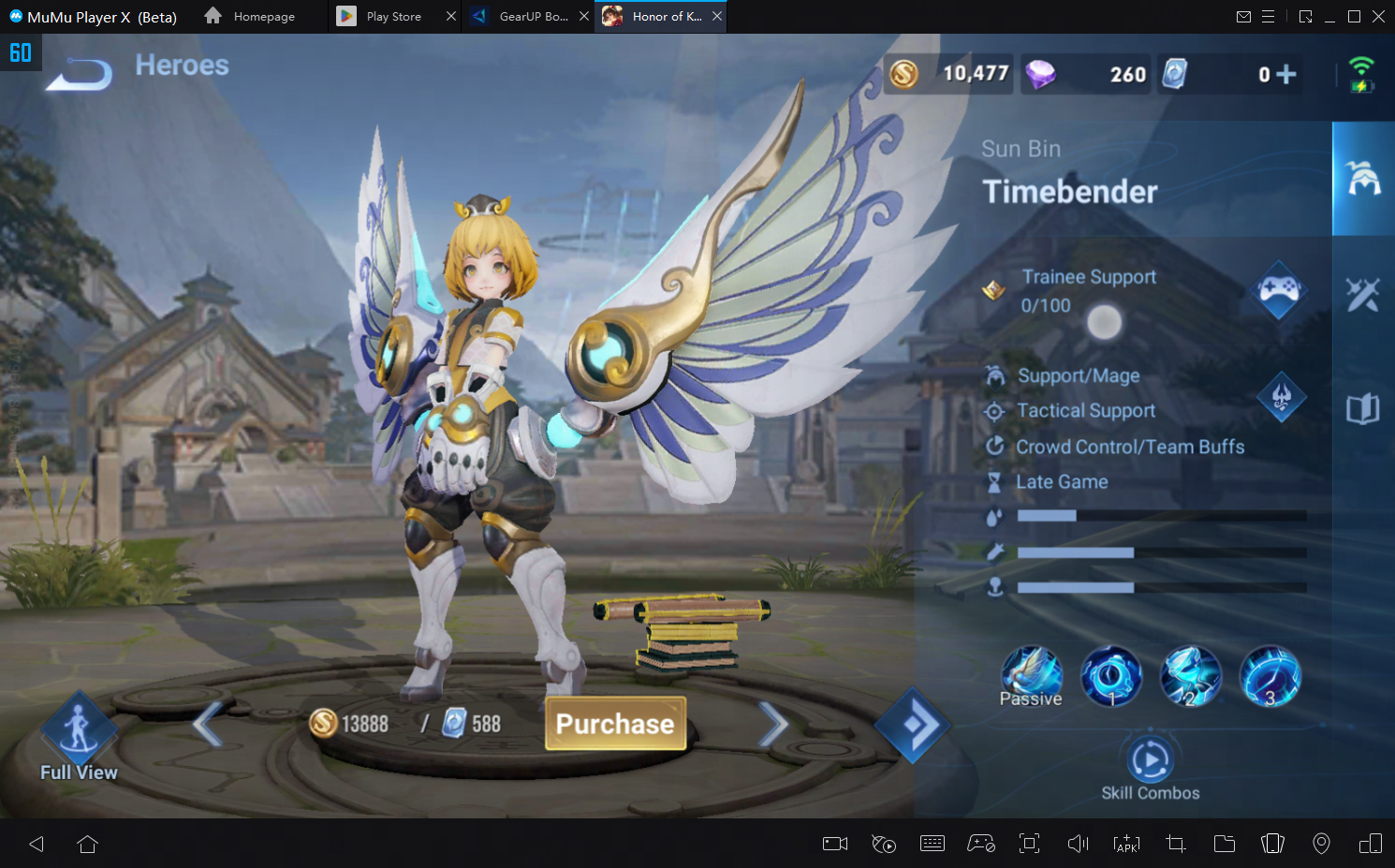Select skill 2 icon
This screenshot has width=1395, height=868.
tap(1191, 675)
